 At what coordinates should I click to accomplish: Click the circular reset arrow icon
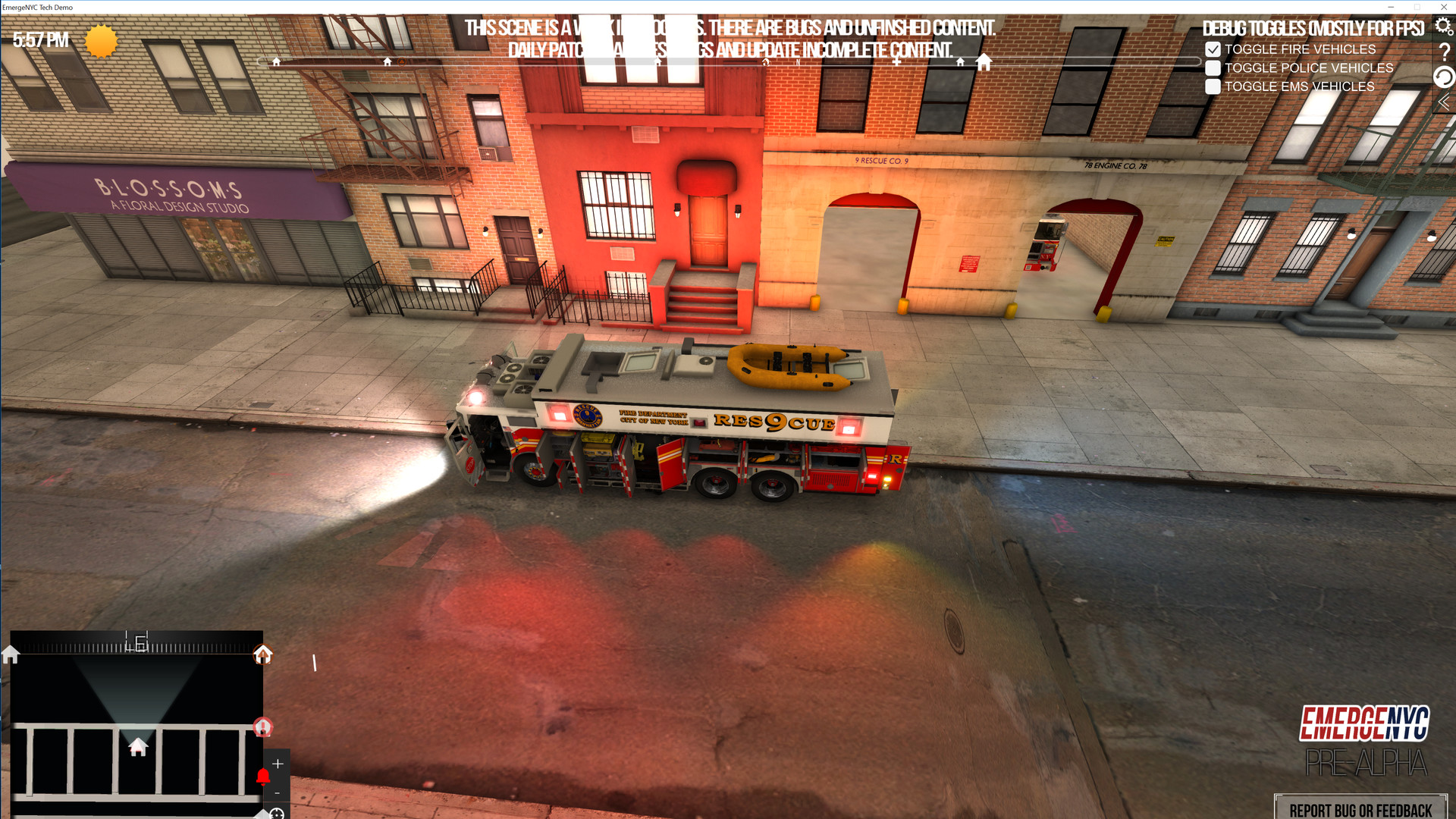click(x=1445, y=76)
